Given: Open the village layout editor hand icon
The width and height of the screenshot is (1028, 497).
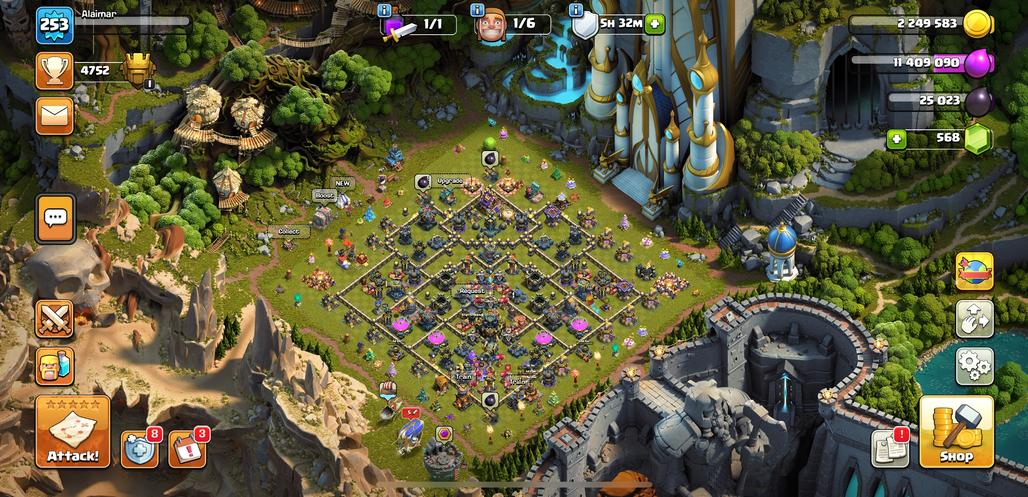Looking at the screenshot, I should pyautogui.click(x=974, y=319).
